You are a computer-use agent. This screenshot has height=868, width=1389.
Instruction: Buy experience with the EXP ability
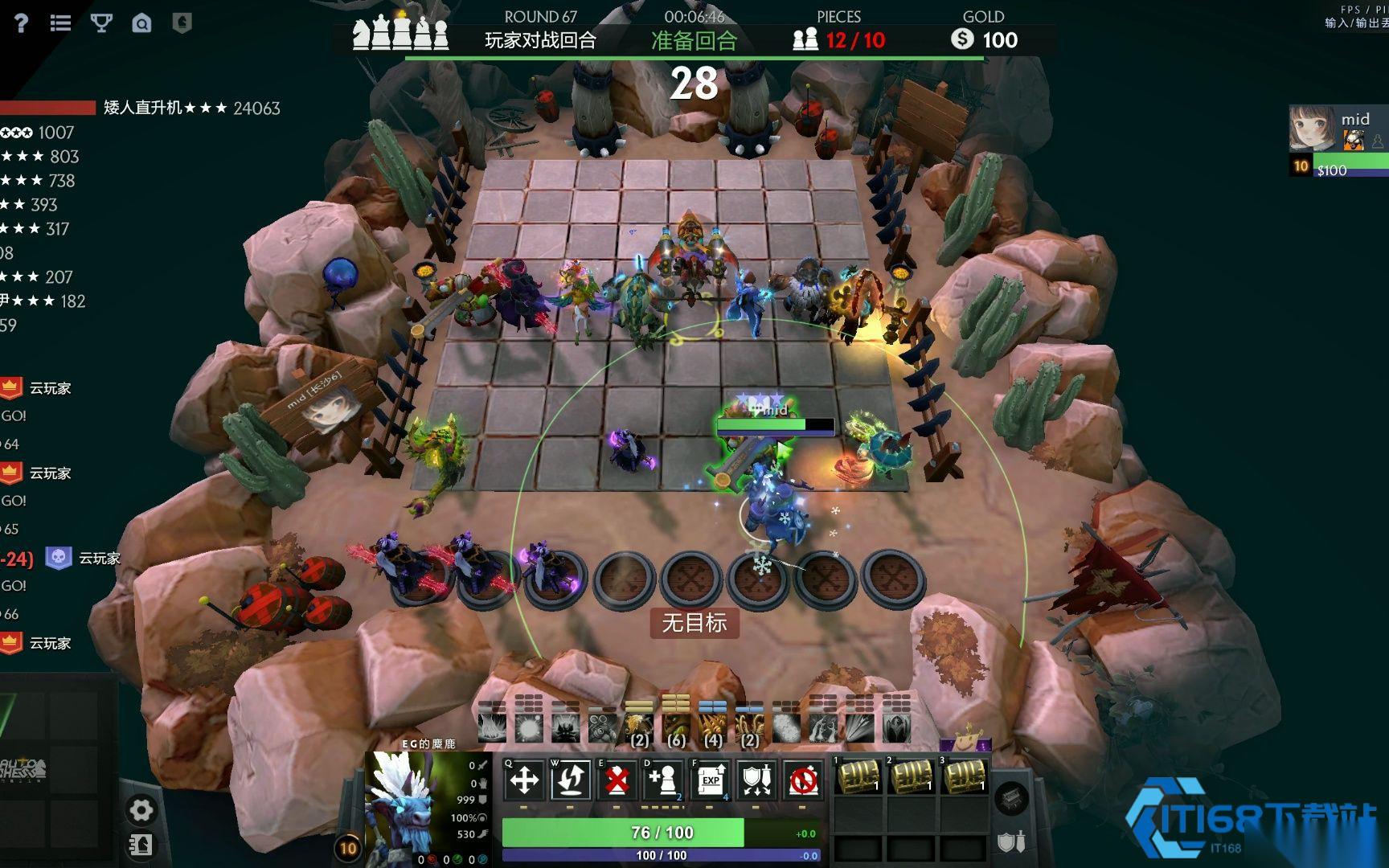click(x=710, y=780)
